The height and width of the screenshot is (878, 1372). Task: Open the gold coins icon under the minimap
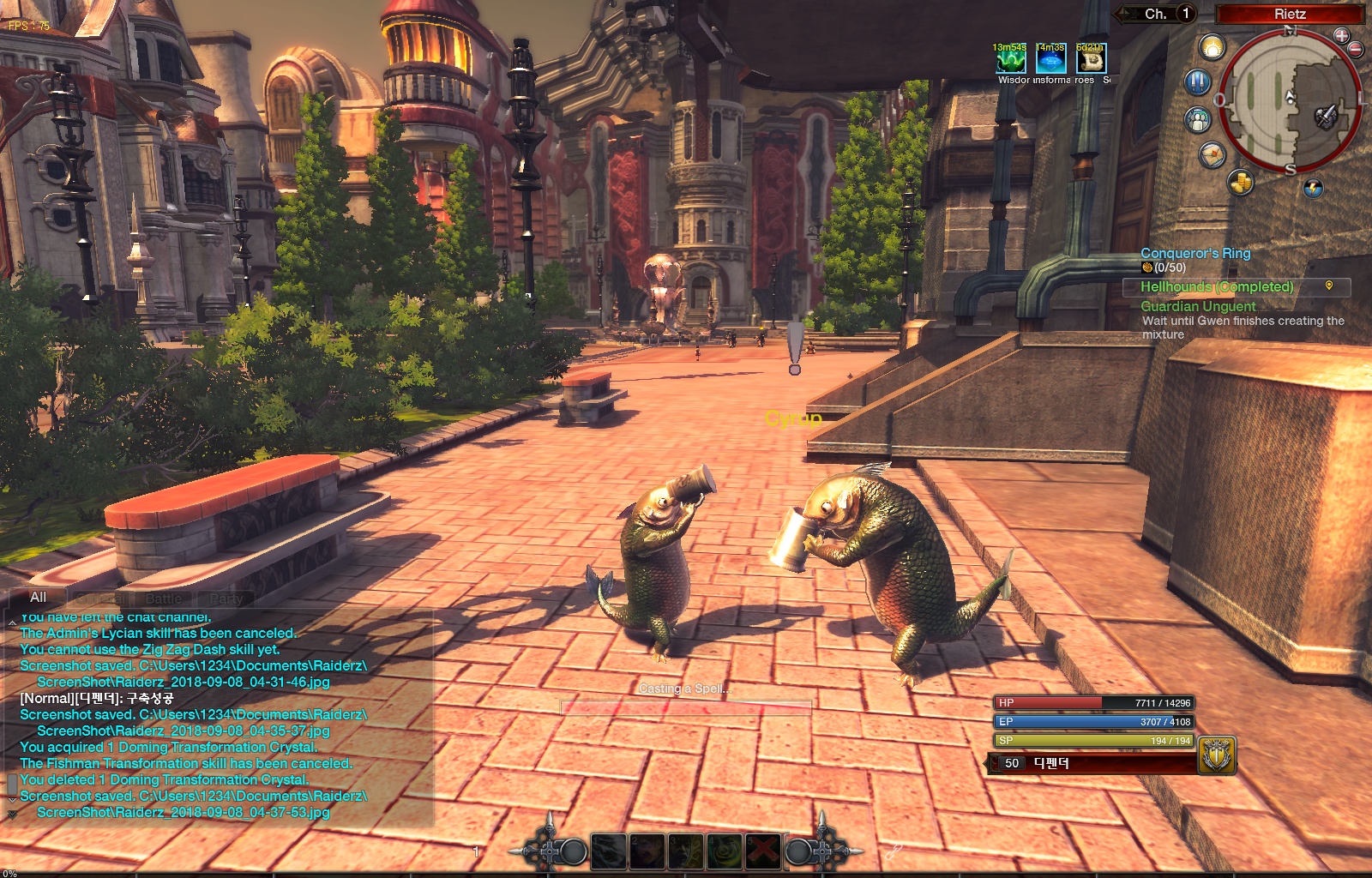[1240, 182]
